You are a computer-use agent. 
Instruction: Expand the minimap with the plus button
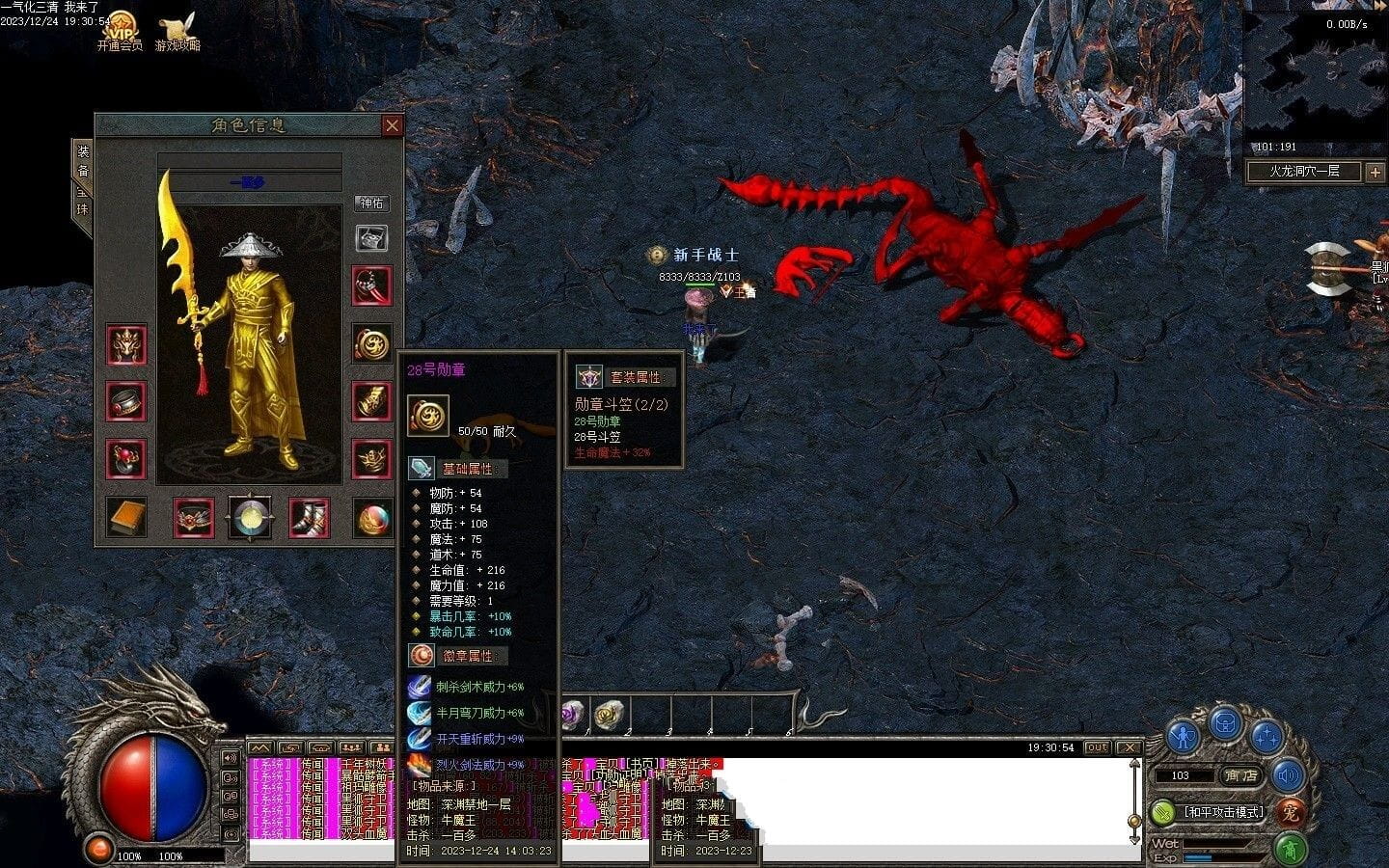1377,171
